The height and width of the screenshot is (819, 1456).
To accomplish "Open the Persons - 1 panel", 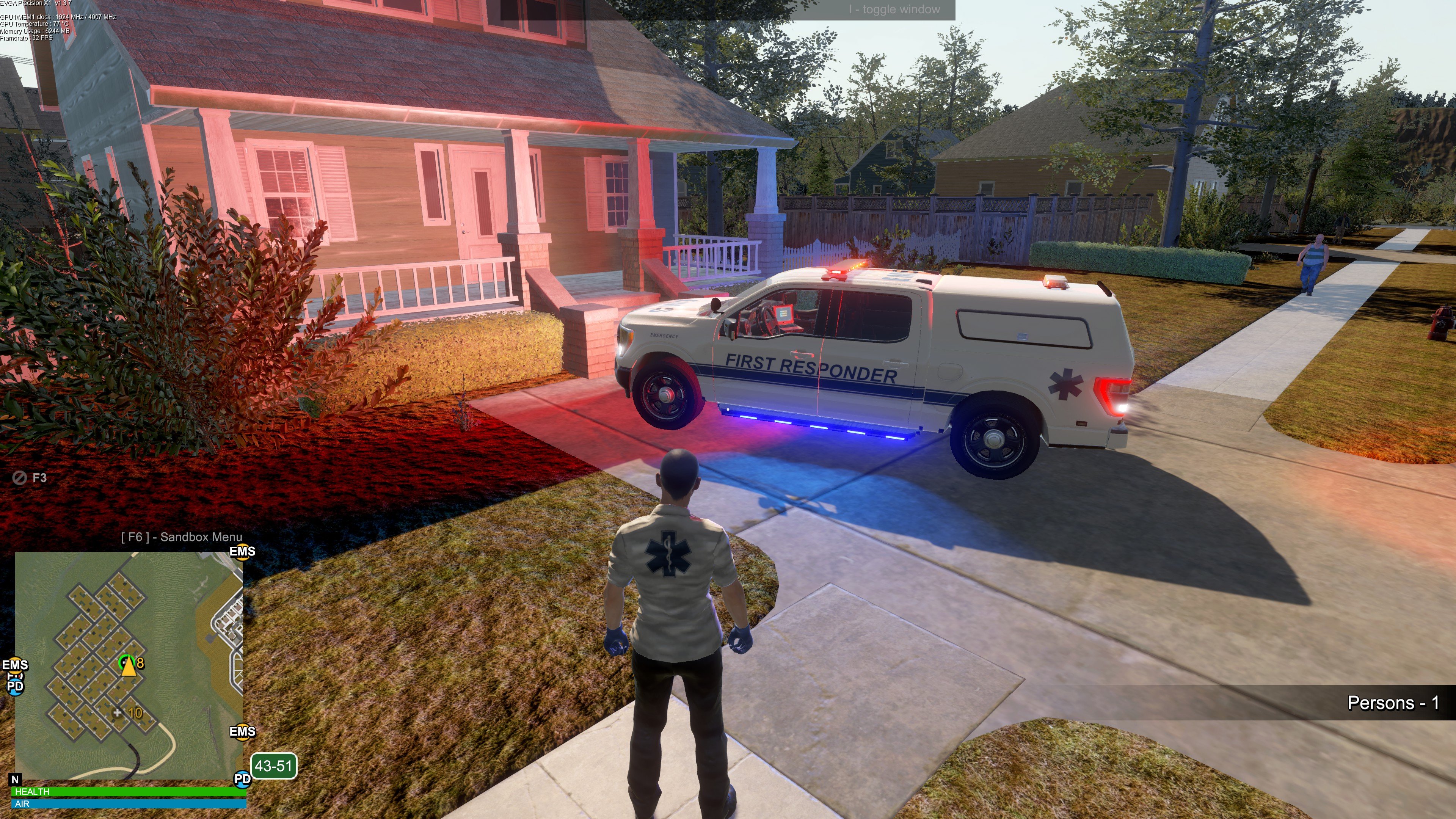I will 1393,703.
